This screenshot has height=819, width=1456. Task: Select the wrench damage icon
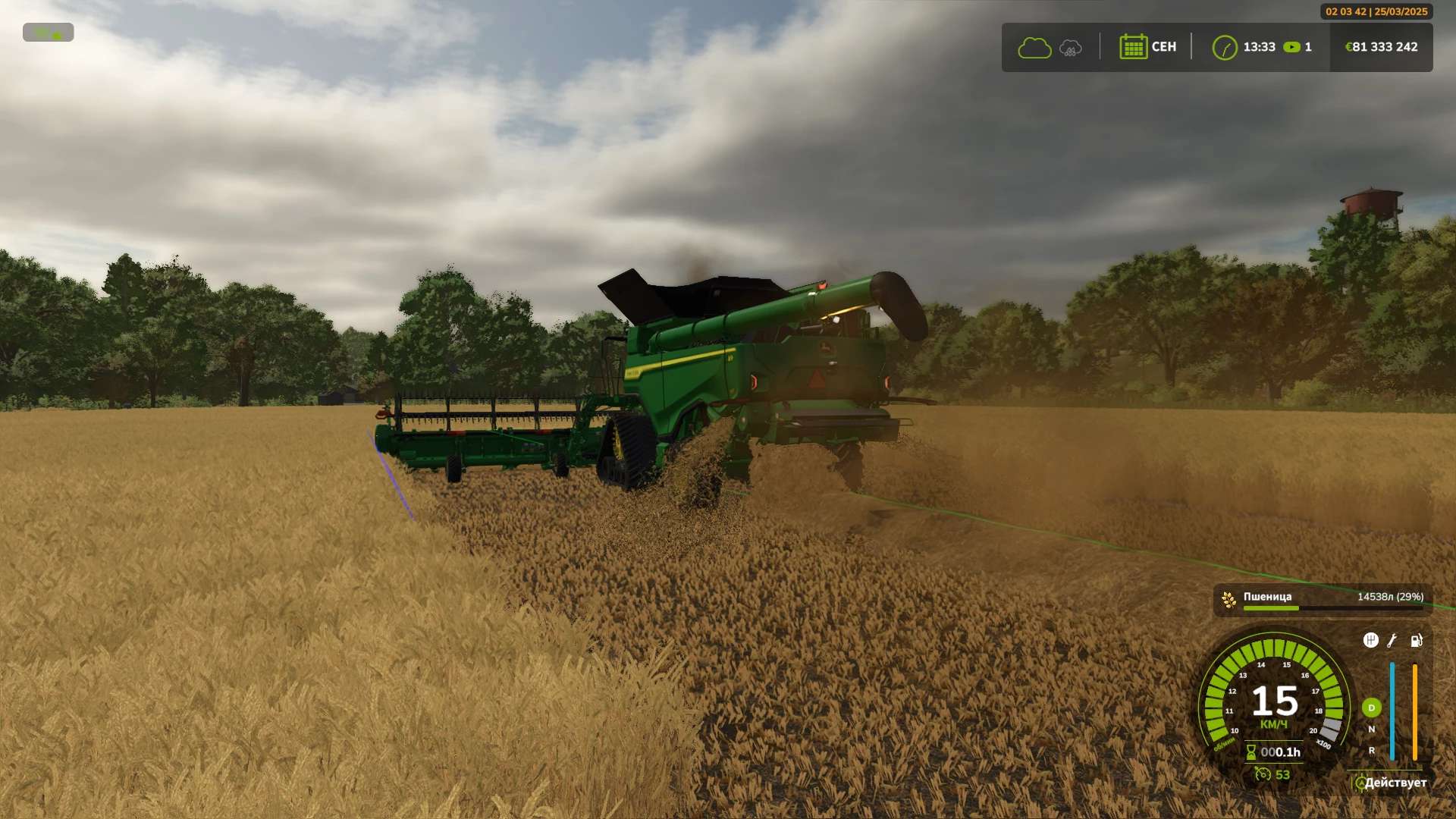(x=1392, y=641)
